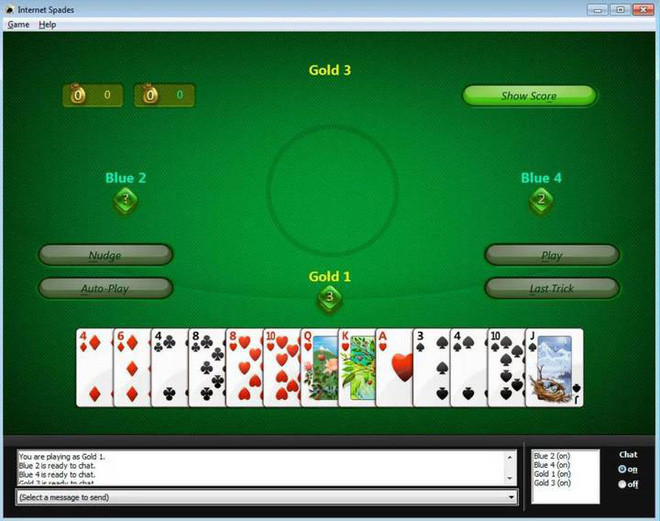Screen dimensions: 660x521
Task: Open the Game menu
Action: pyautogui.click(x=18, y=24)
